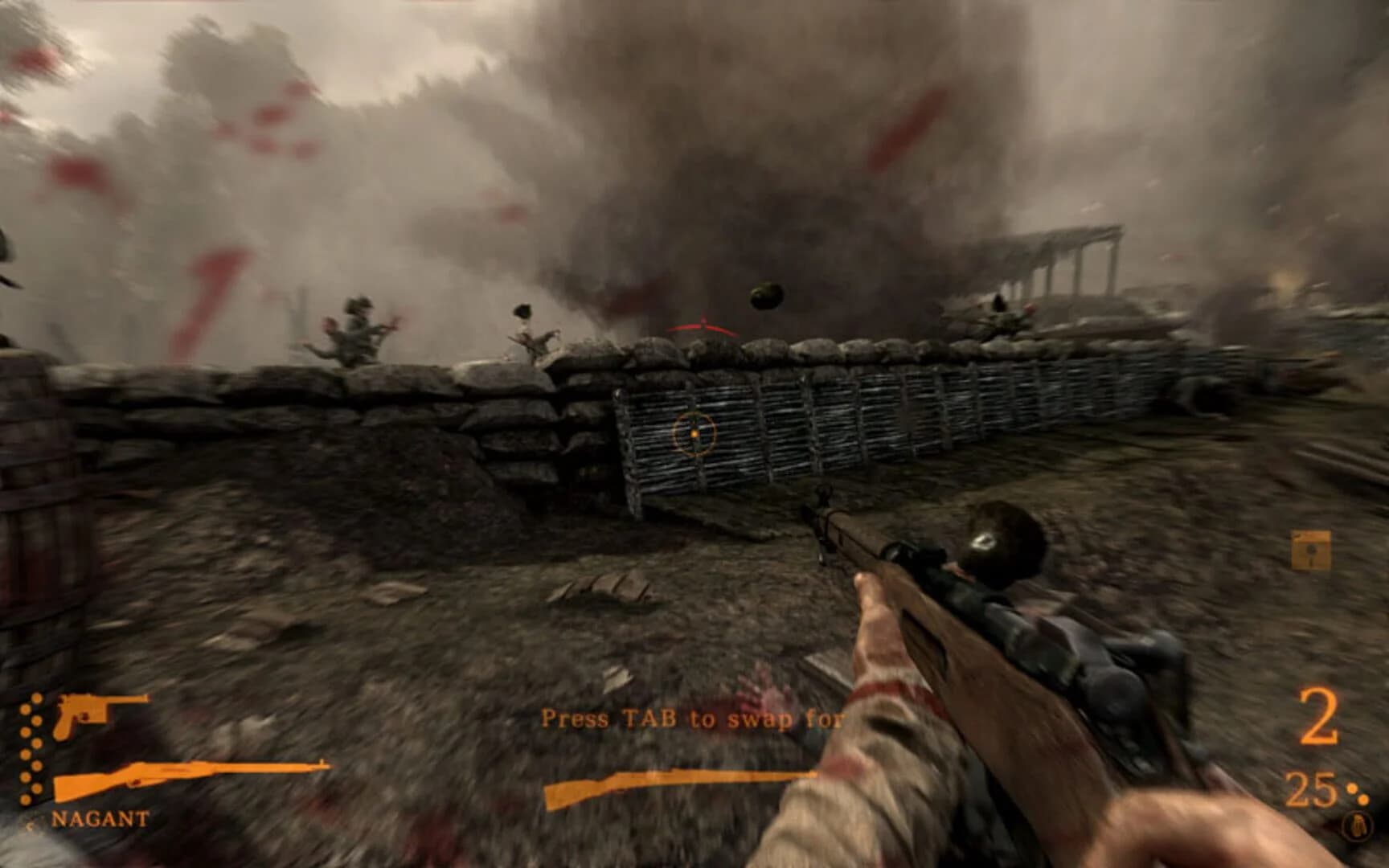Click the topmost bullet icon in the ammo column
This screenshot has height=868, width=1389.
point(36,697)
